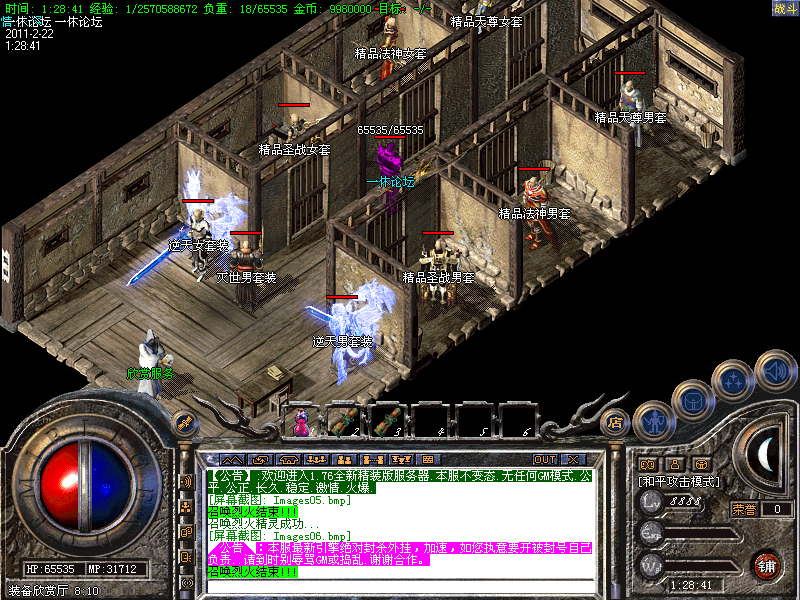Image resolution: width=800 pixels, height=600 pixels.
Task: Click the X button above the chat
Action: pyautogui.click(x=573, y=459)
